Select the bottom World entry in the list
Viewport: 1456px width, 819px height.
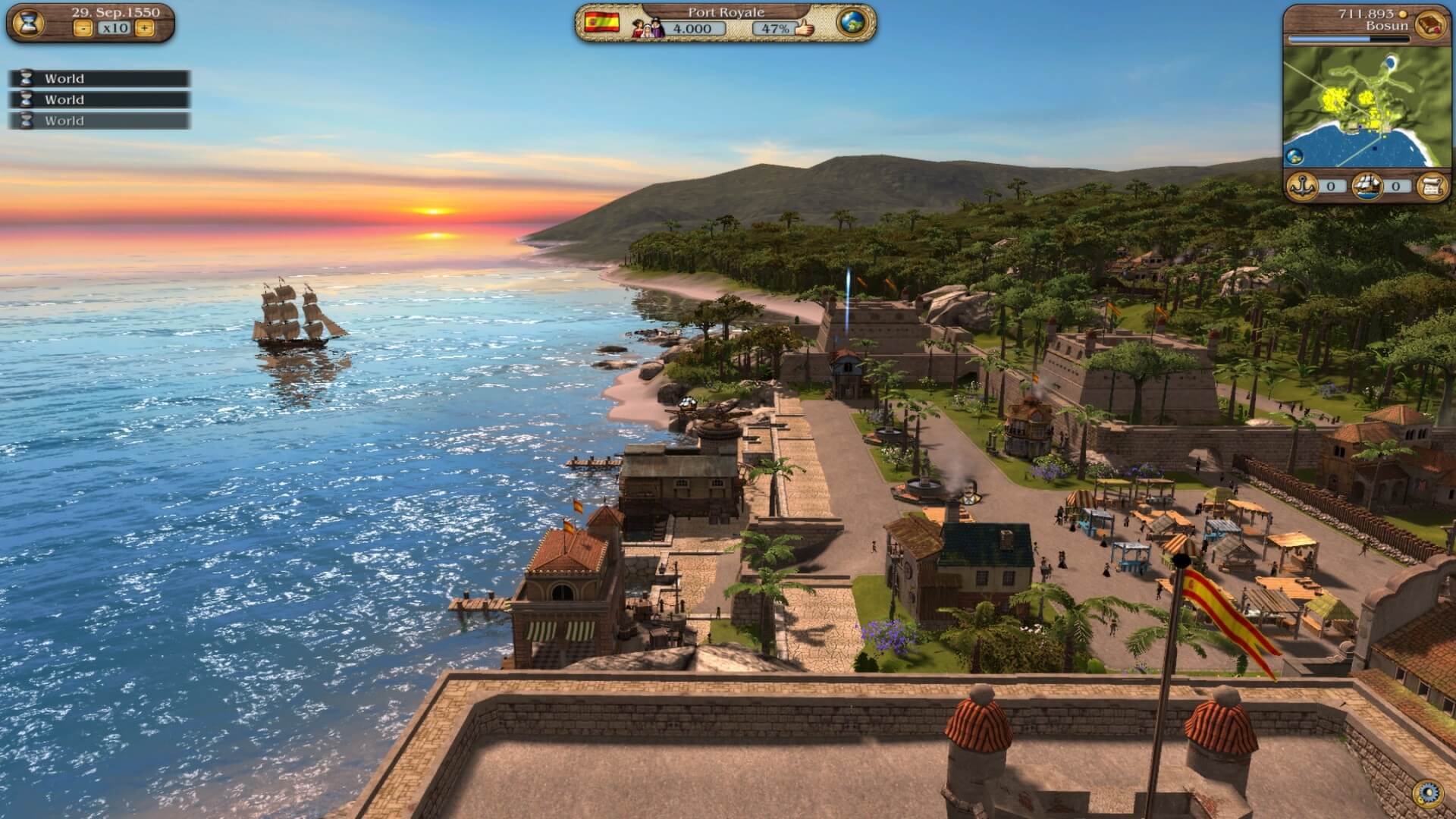(99, 121)
